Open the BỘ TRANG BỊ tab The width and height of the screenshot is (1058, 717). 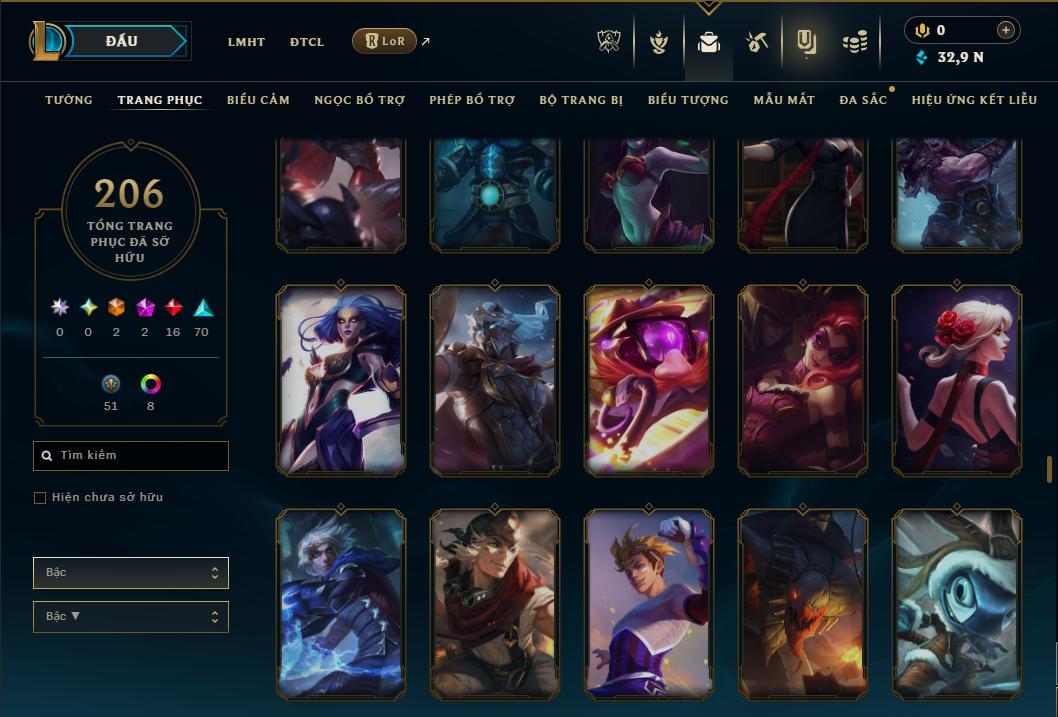(581, 100)
